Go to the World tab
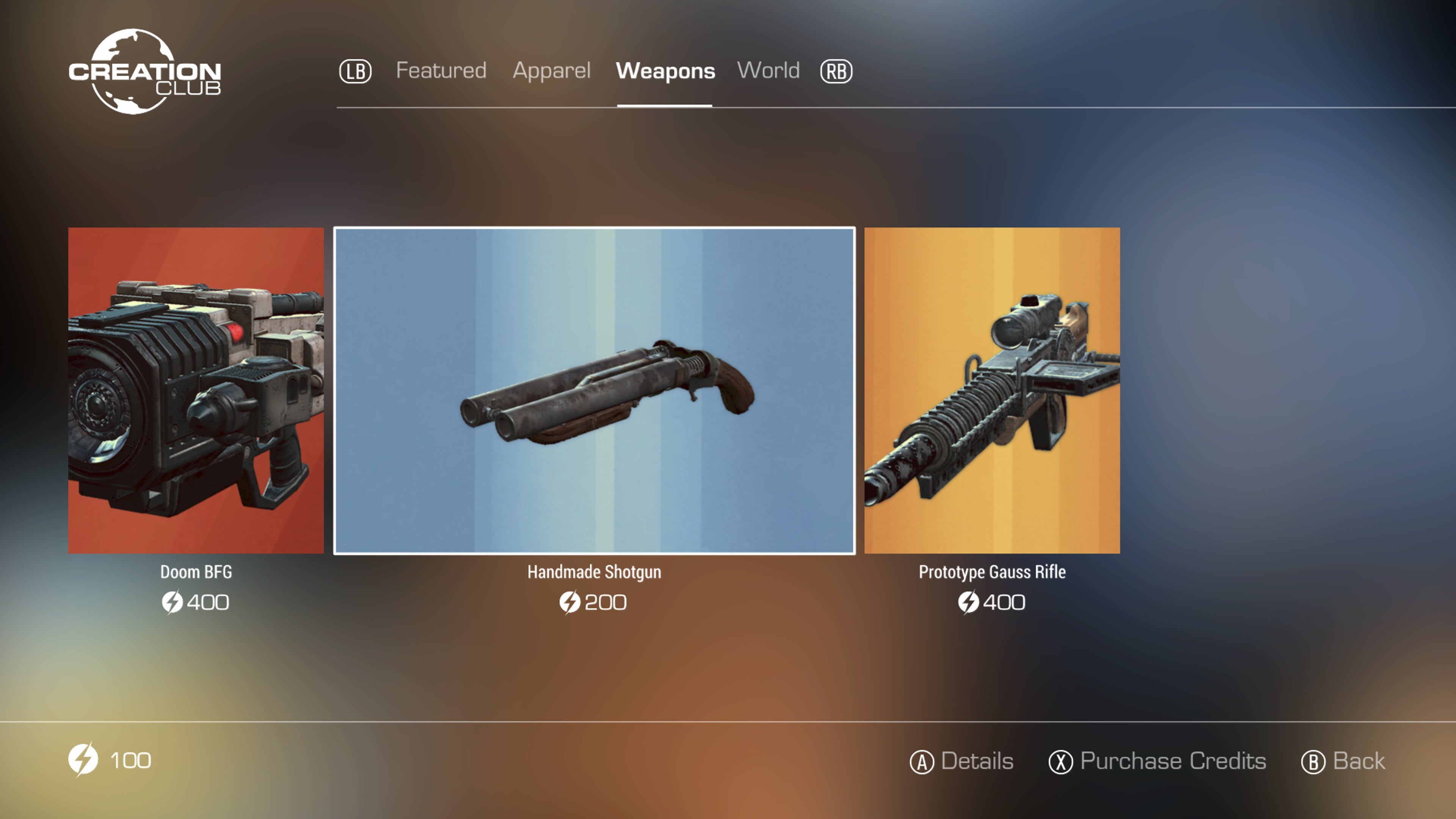The height and width of the screenshot is (819, 1456). tap(768, 71)
